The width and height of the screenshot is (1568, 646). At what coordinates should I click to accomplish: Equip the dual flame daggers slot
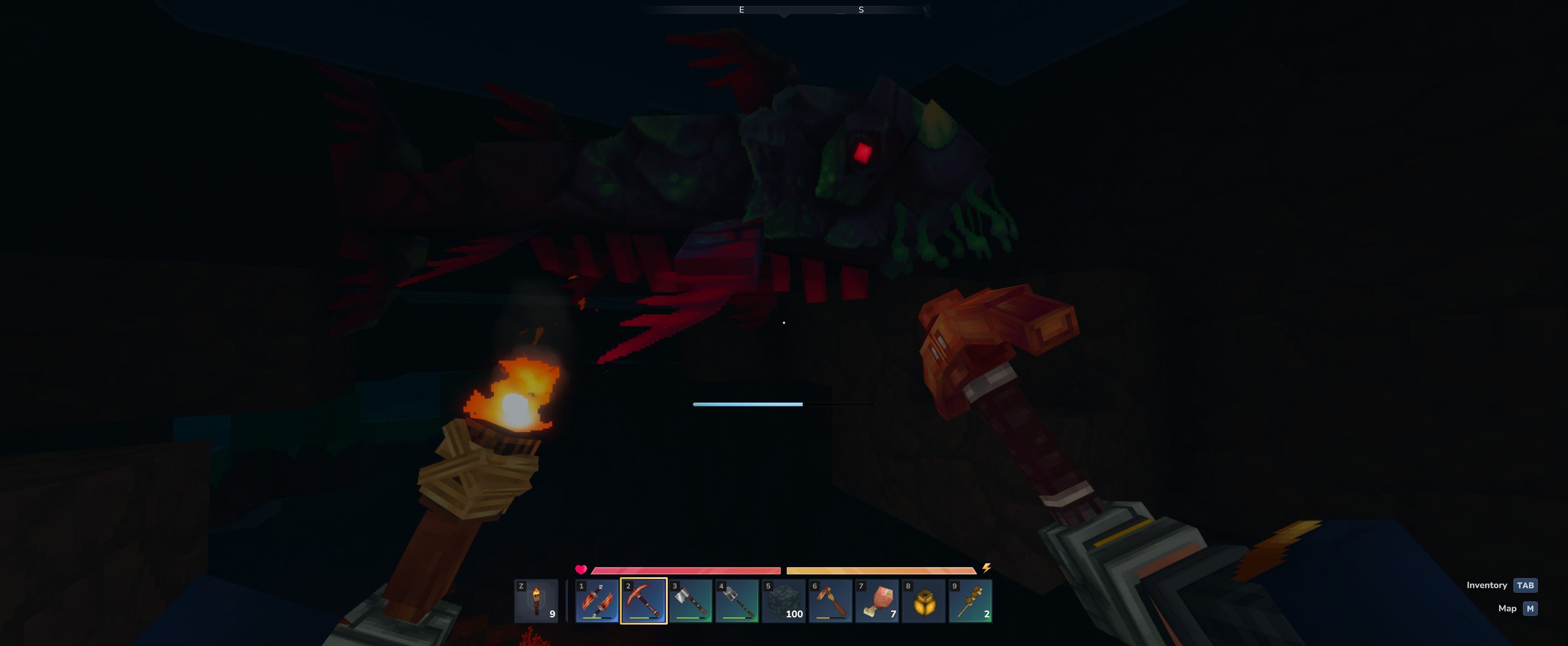[597, 600]
